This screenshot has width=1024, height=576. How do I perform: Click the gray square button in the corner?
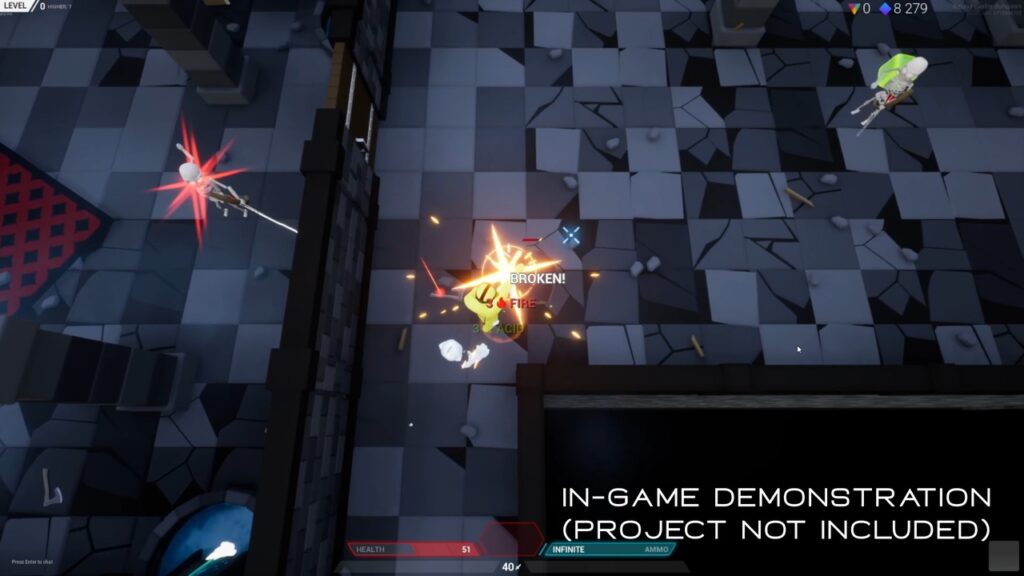click(1003, 555)
